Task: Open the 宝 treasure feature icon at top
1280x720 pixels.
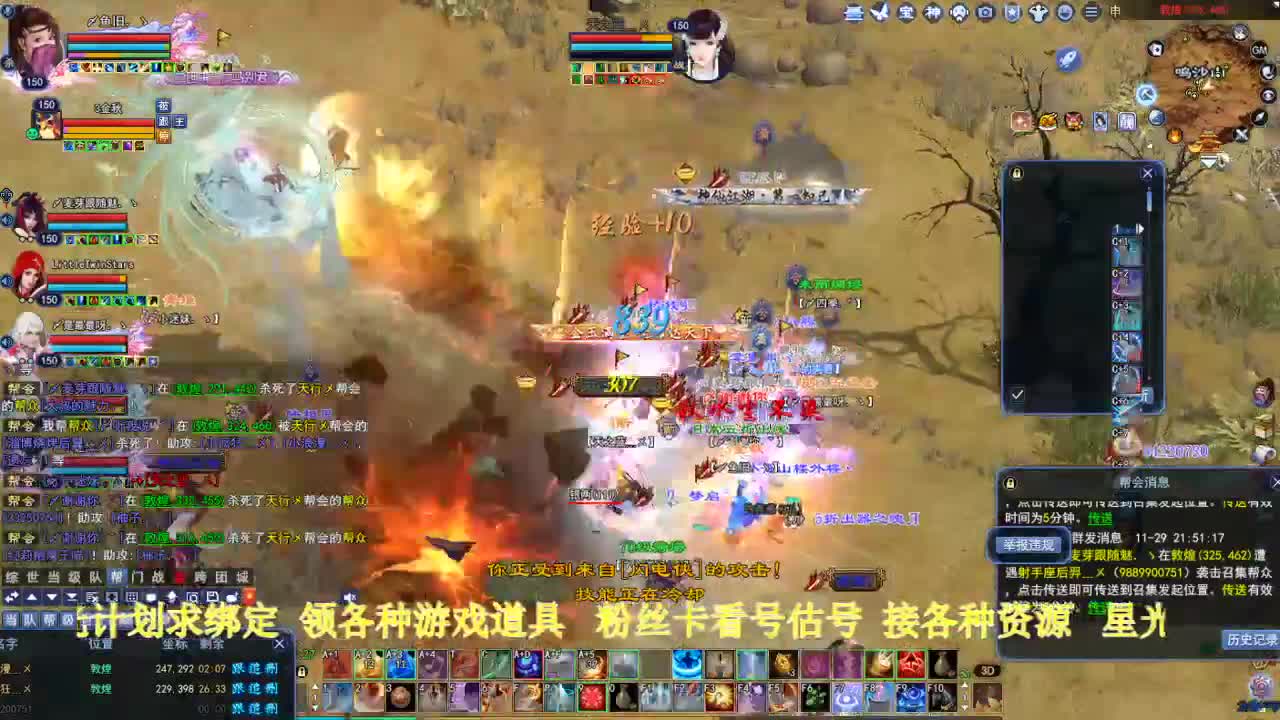Action: click(906, 13)
